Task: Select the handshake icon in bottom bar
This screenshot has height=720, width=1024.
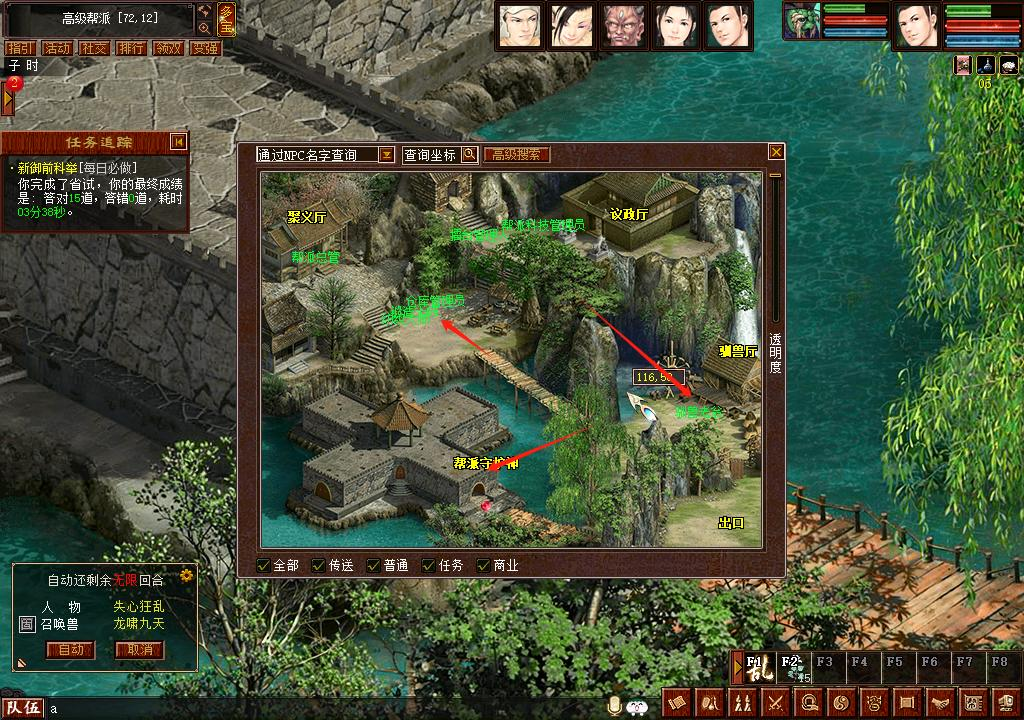Action: pos(942,703)
